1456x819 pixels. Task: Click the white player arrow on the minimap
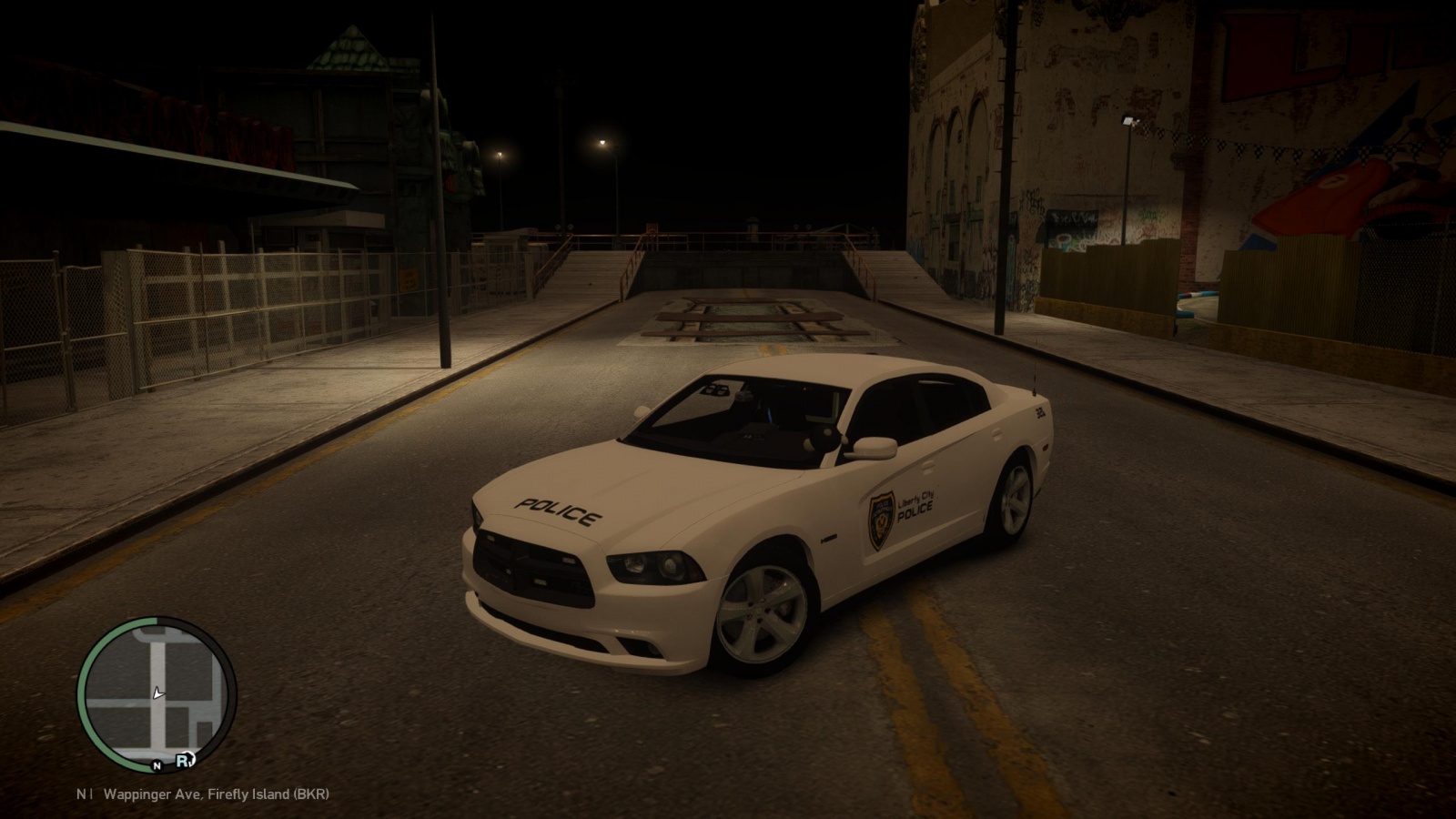click(158, 693)
